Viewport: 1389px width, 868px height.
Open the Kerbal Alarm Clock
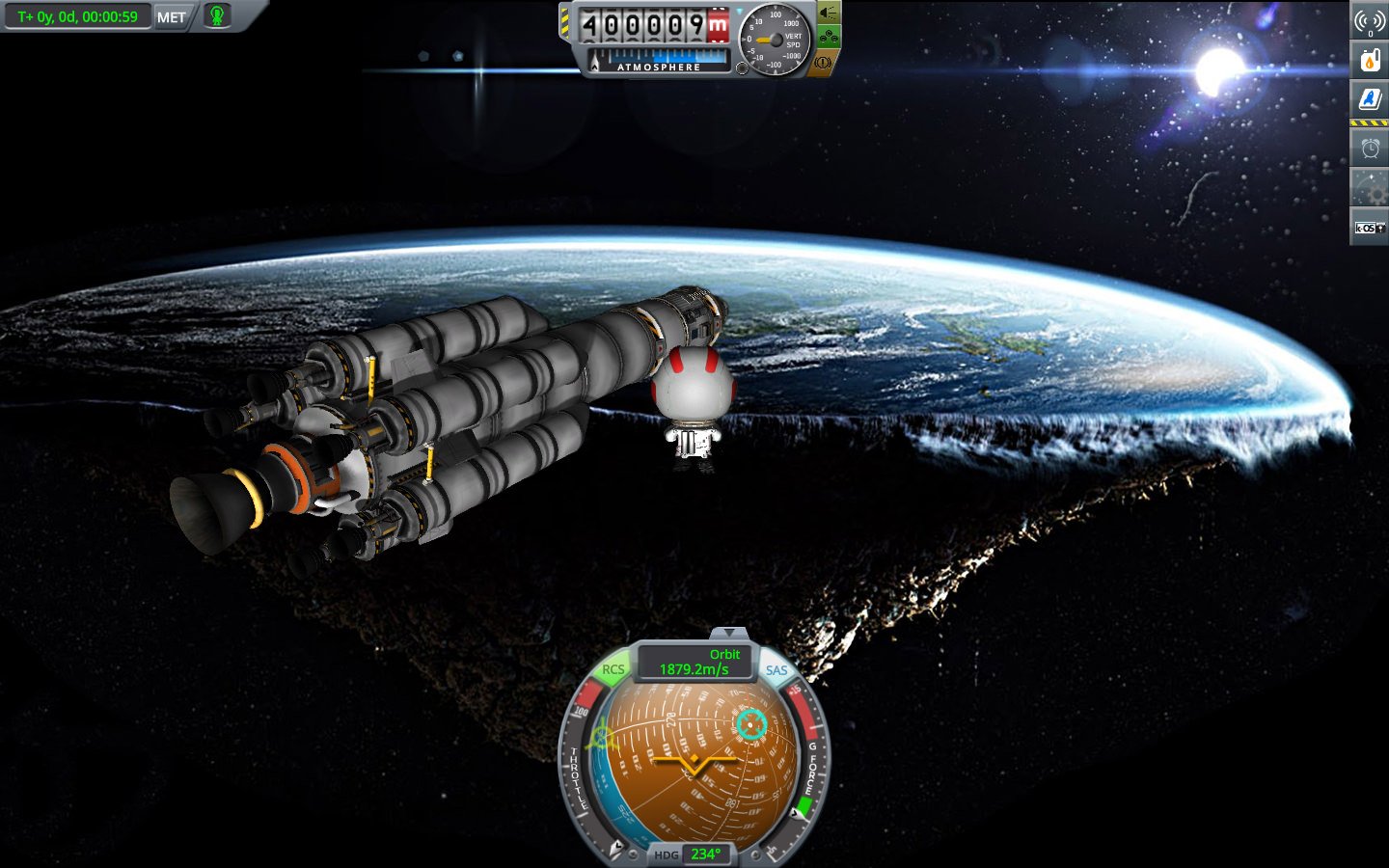[1369, 146]
